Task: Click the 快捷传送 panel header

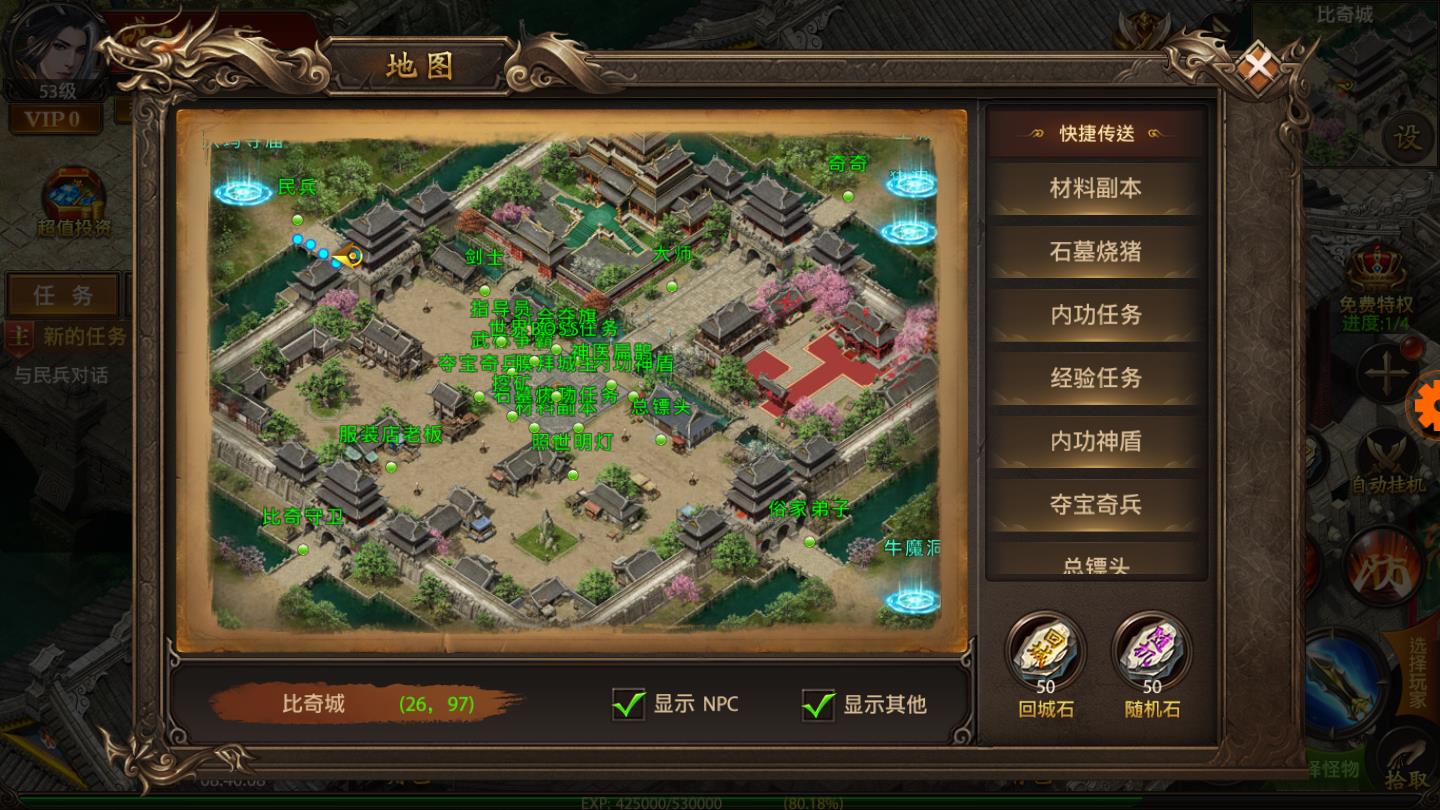Action: [x=1095, y=134]
